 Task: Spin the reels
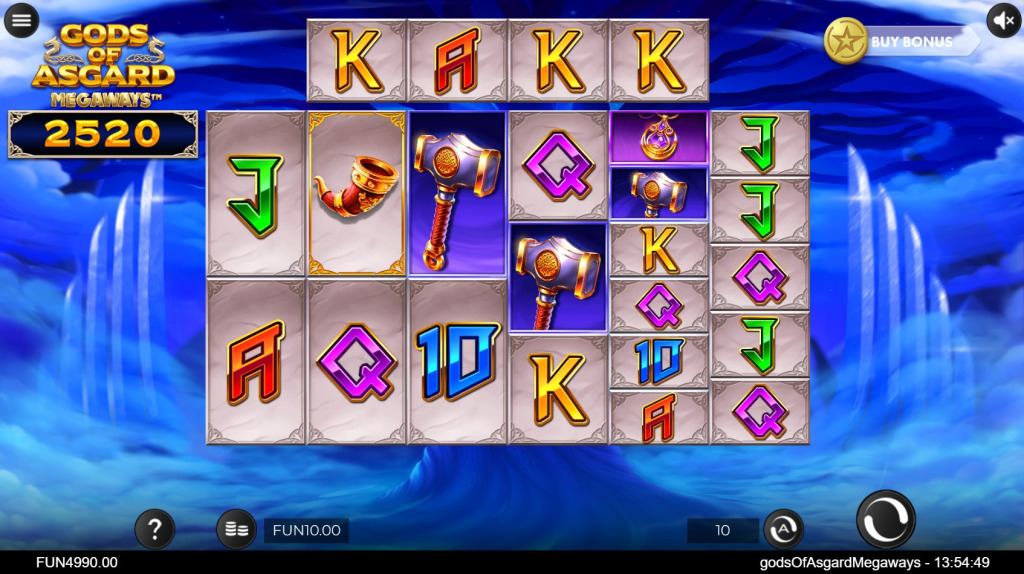[885, 520]
